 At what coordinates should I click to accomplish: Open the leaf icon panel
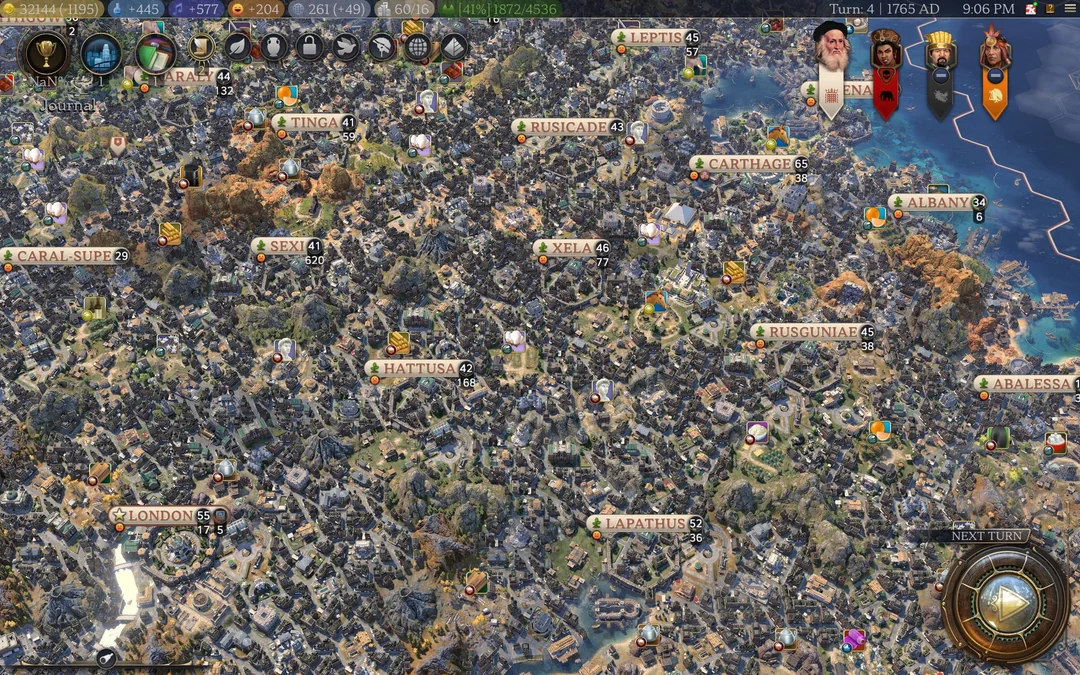[237, 46]
